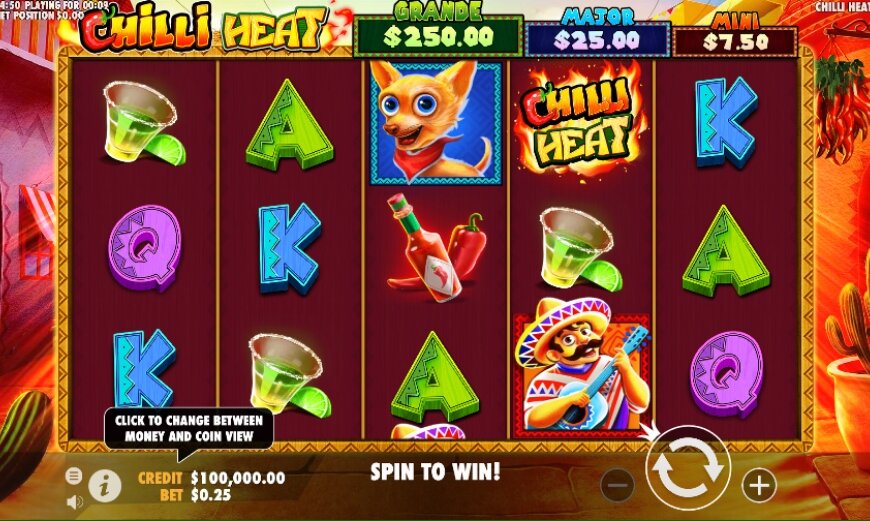This screenshot has width=870, height=521.
Task: Decrease the bet with the minus button
Action: (x=618, y=485)
